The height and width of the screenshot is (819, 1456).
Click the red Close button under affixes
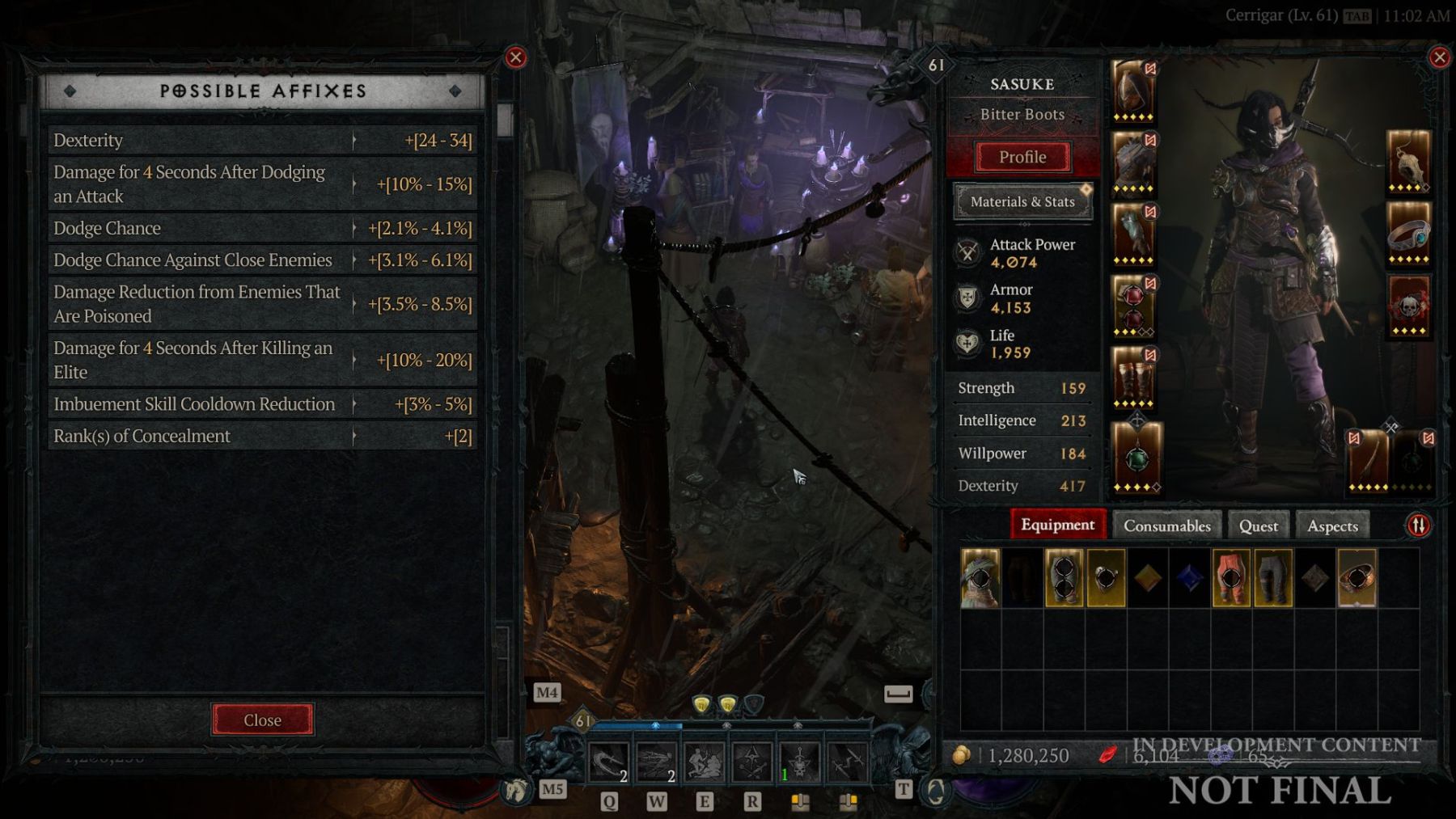(262, 720)
